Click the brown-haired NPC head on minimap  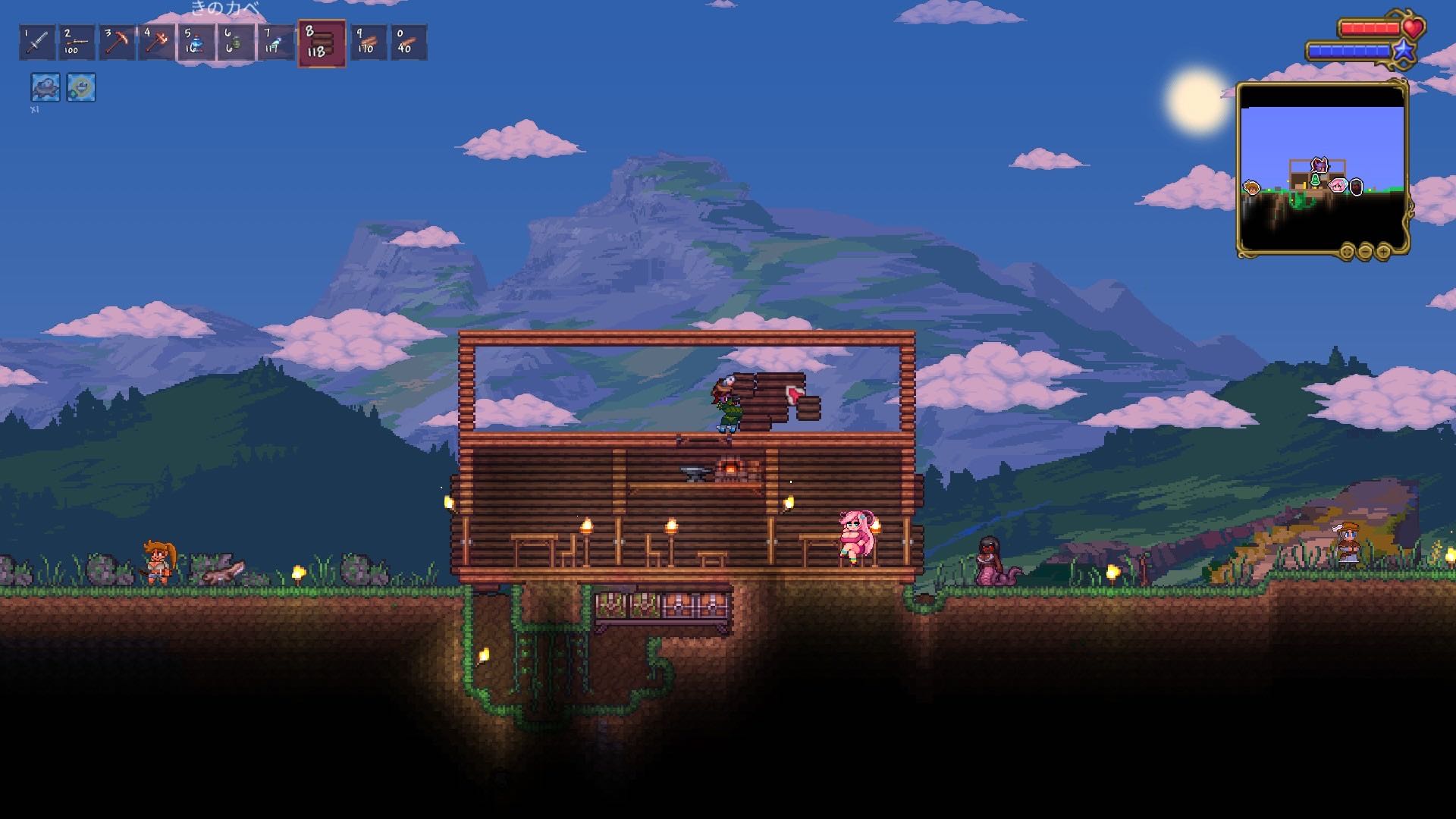click(1251, 187)
